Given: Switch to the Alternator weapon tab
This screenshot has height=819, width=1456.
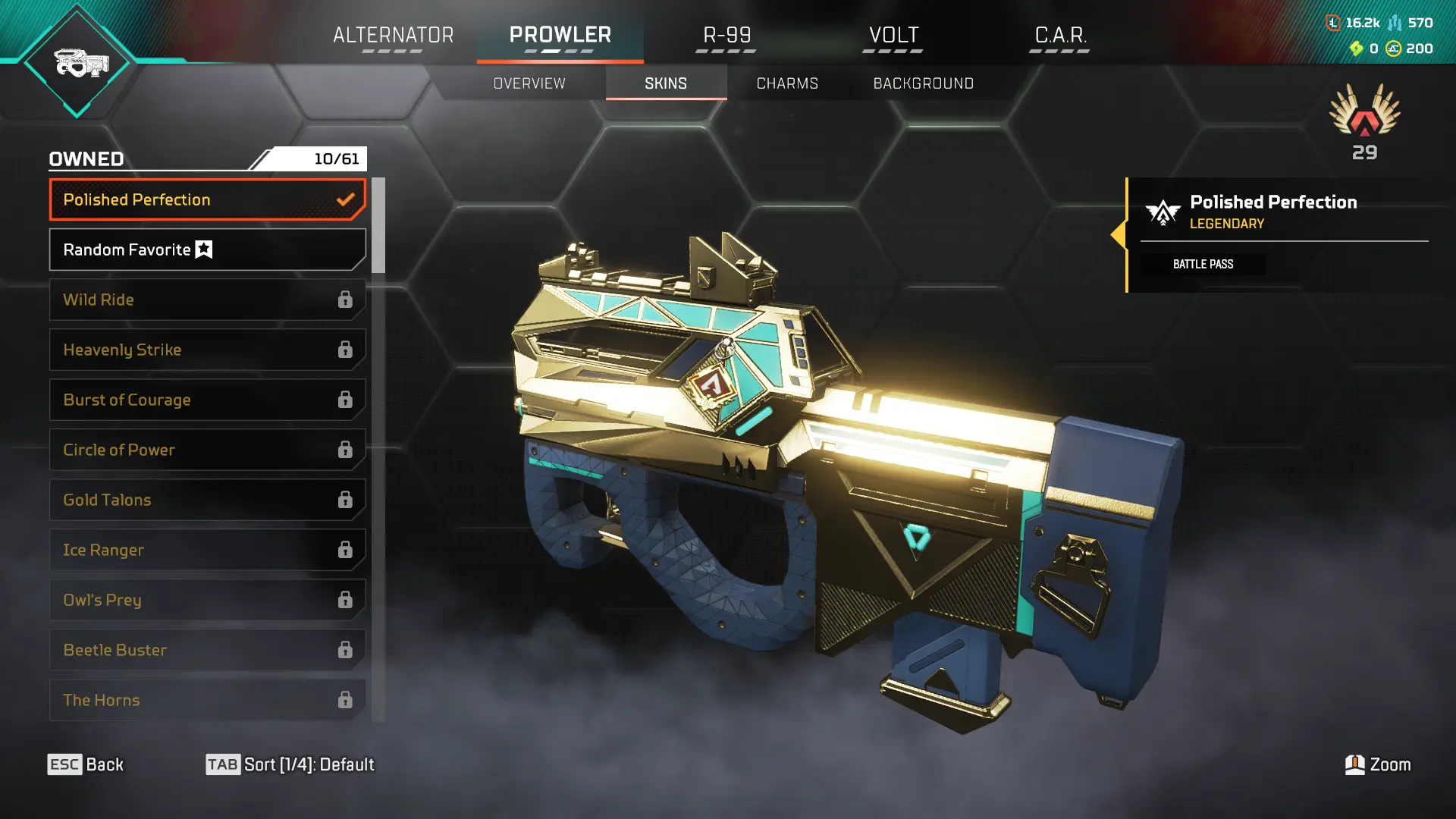Looking at the screenshot, I should click(393, 36).
